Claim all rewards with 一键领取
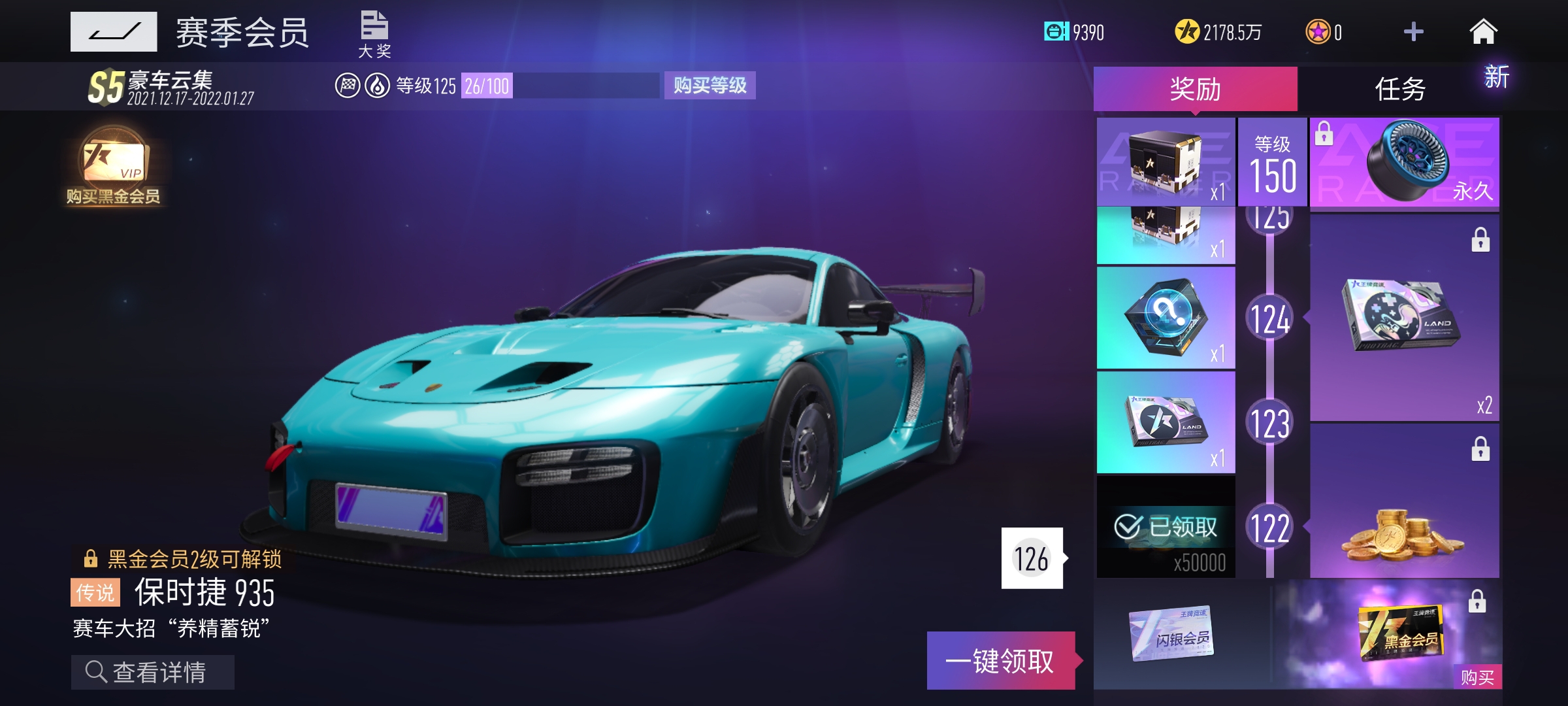1568x706 pixels. click(x=1000, y=661)
